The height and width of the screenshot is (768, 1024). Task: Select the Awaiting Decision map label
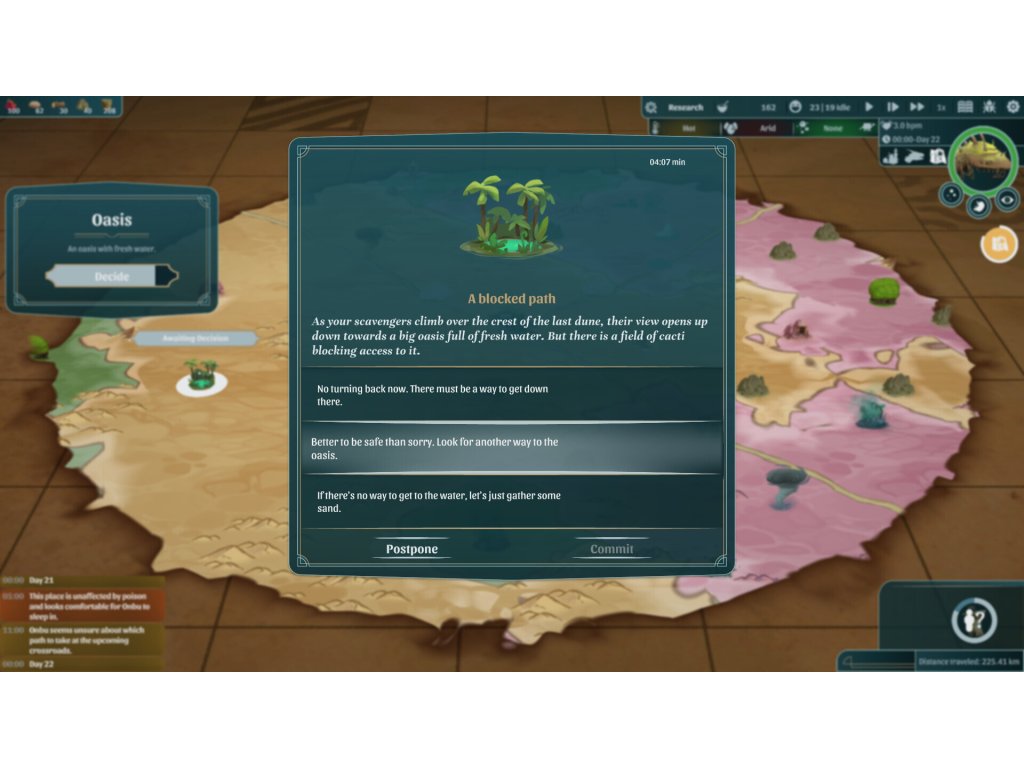click(196, 339)
